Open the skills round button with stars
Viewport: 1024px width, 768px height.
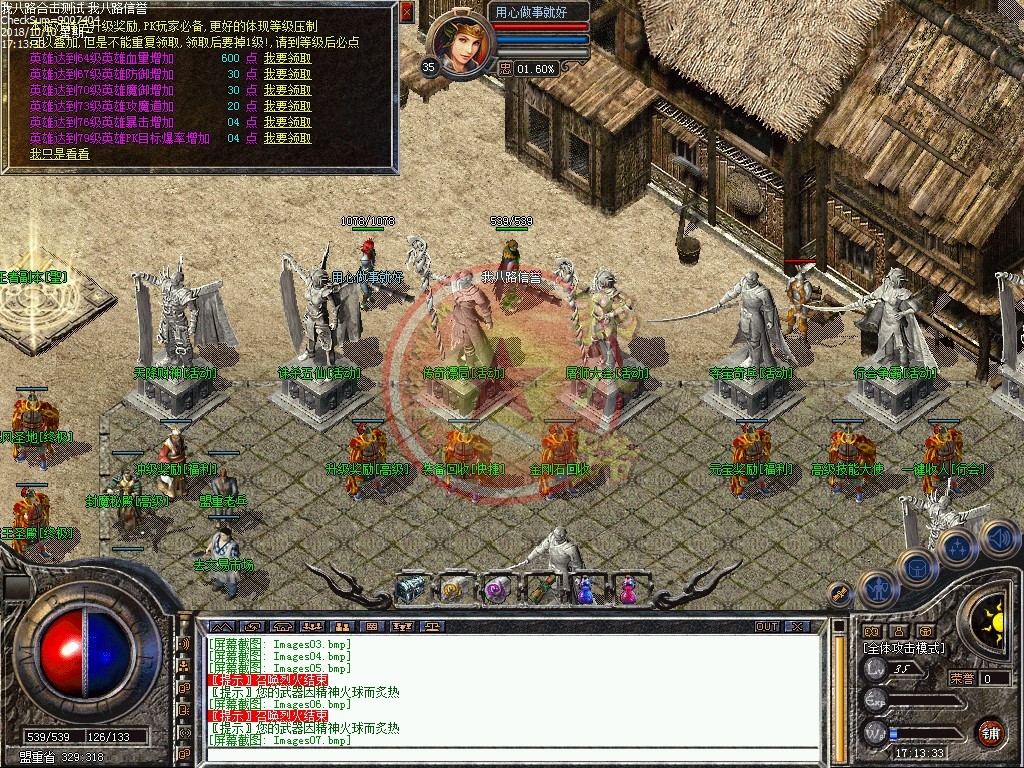[956, 547]
